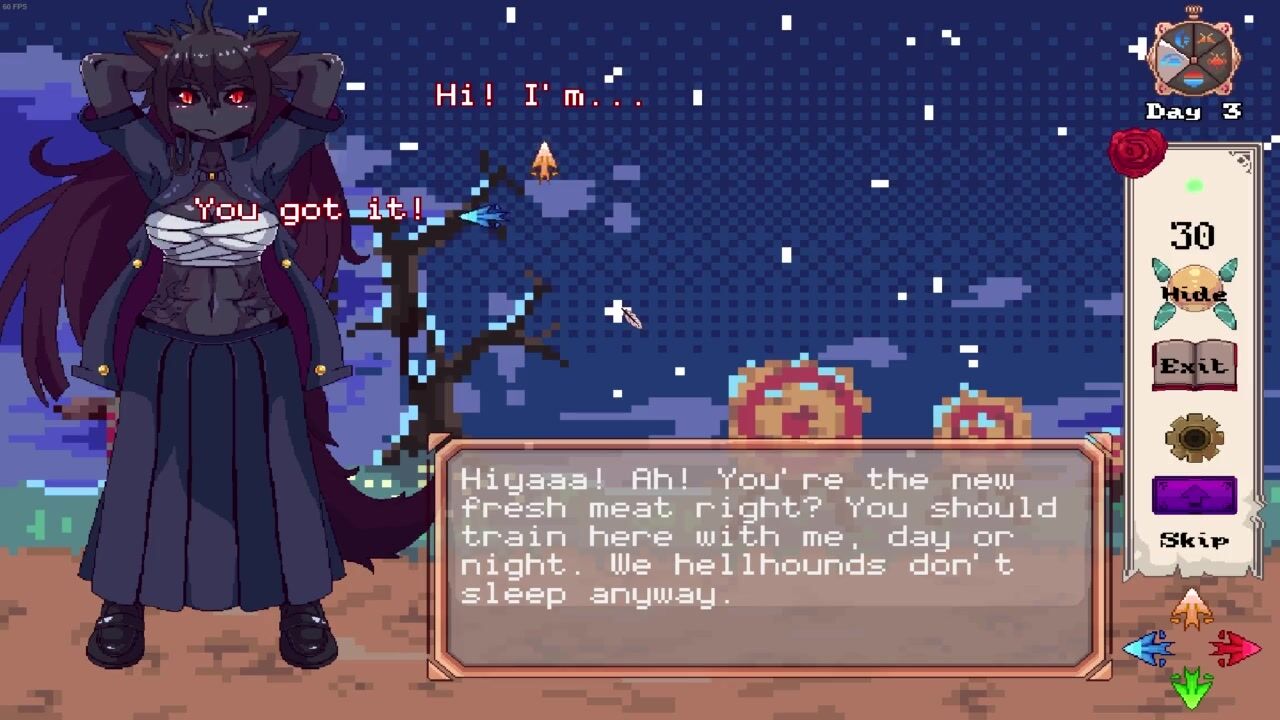The image size is (1280, 720).
Task: Skip the dialogue with the purple button
Action: click(x=1194, y=497)
